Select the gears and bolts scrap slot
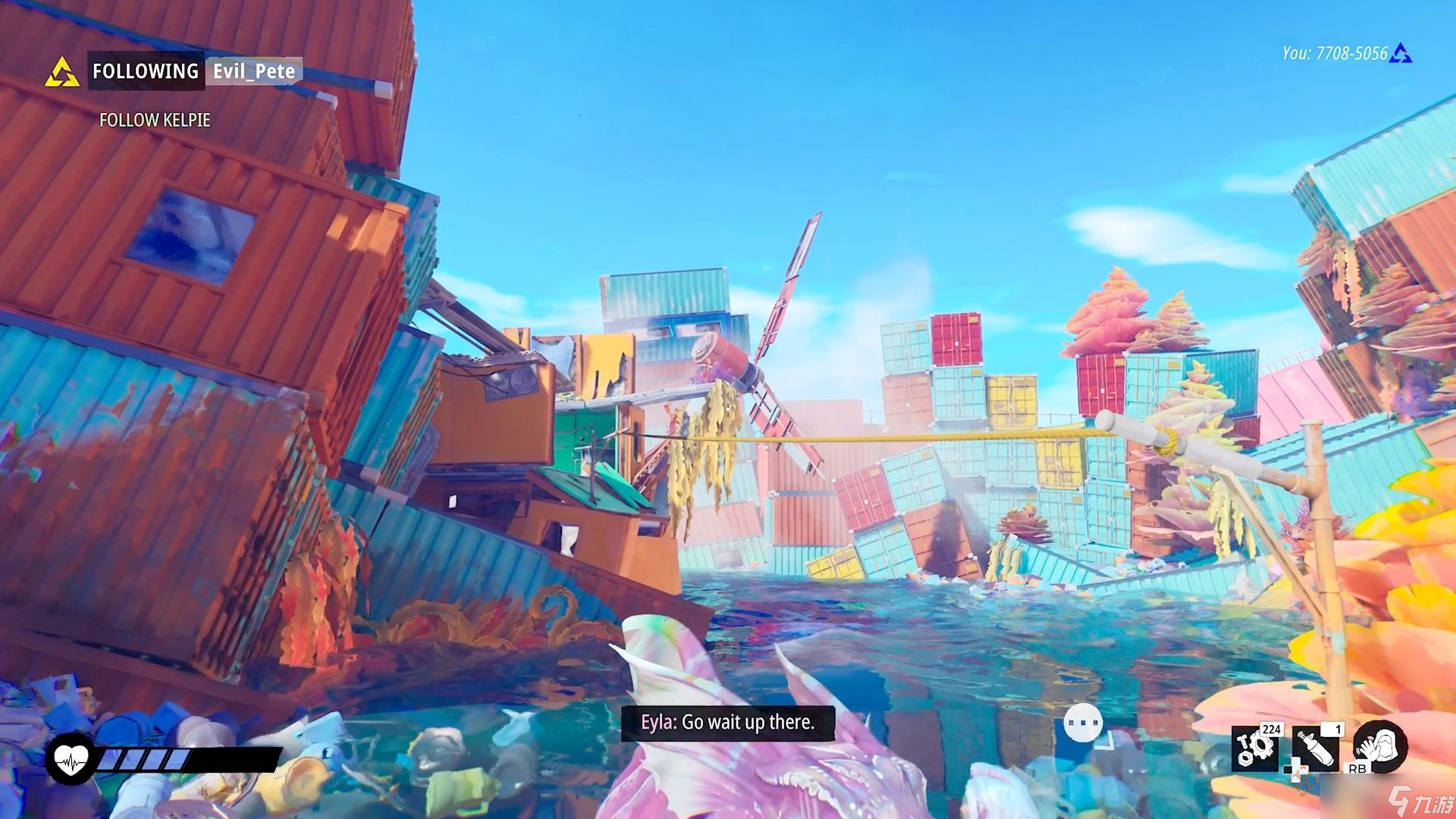 [x=1255, y=748]
